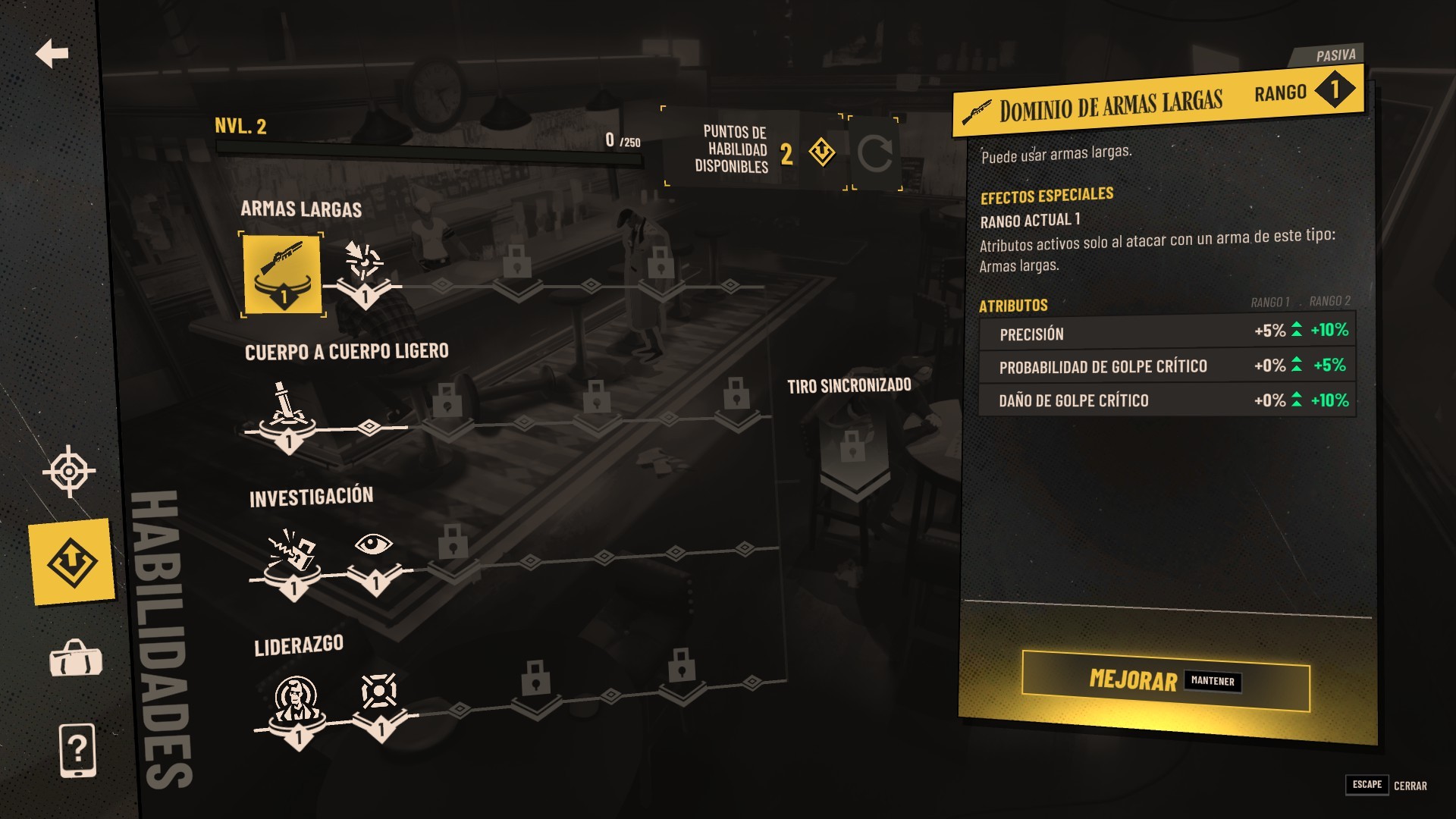The height and width of the screenshot is (819, 1456).
Task: Switch to the skills diamond tab
Action: pyautogui.click(x=72, y=562)
